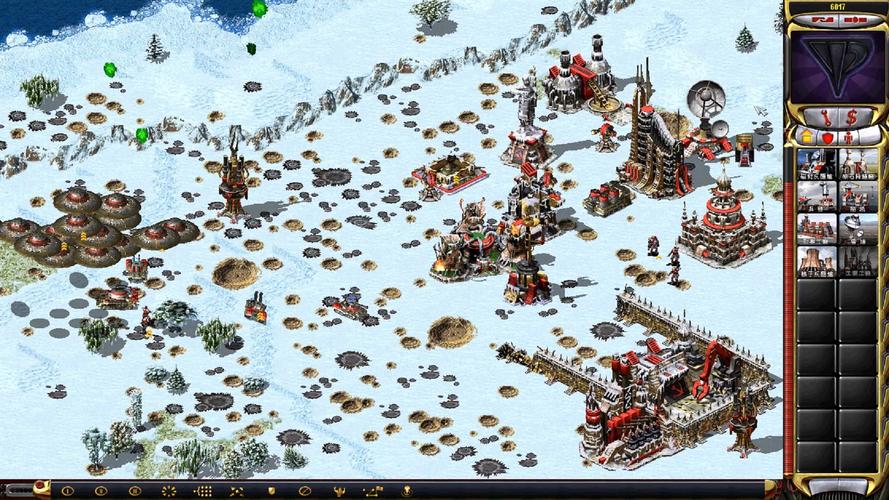The width and height of the screenshot is (889, 500).
Task: Click the stop circle-slash command icon
Action: (304, 491)
